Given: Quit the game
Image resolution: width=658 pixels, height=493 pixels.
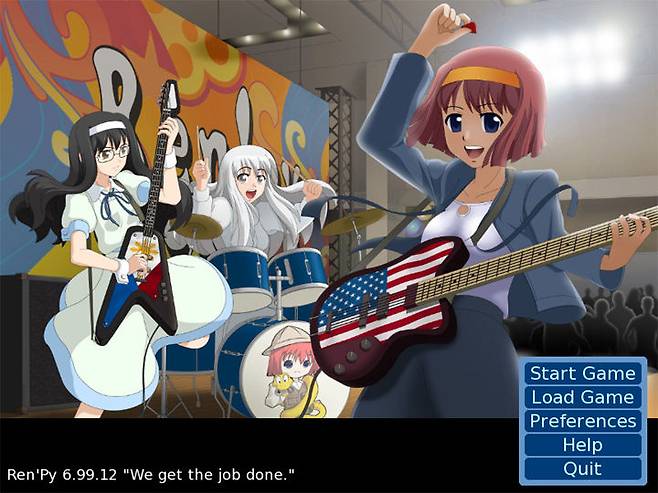Looking at the screenshot, I should coord(583,468).
